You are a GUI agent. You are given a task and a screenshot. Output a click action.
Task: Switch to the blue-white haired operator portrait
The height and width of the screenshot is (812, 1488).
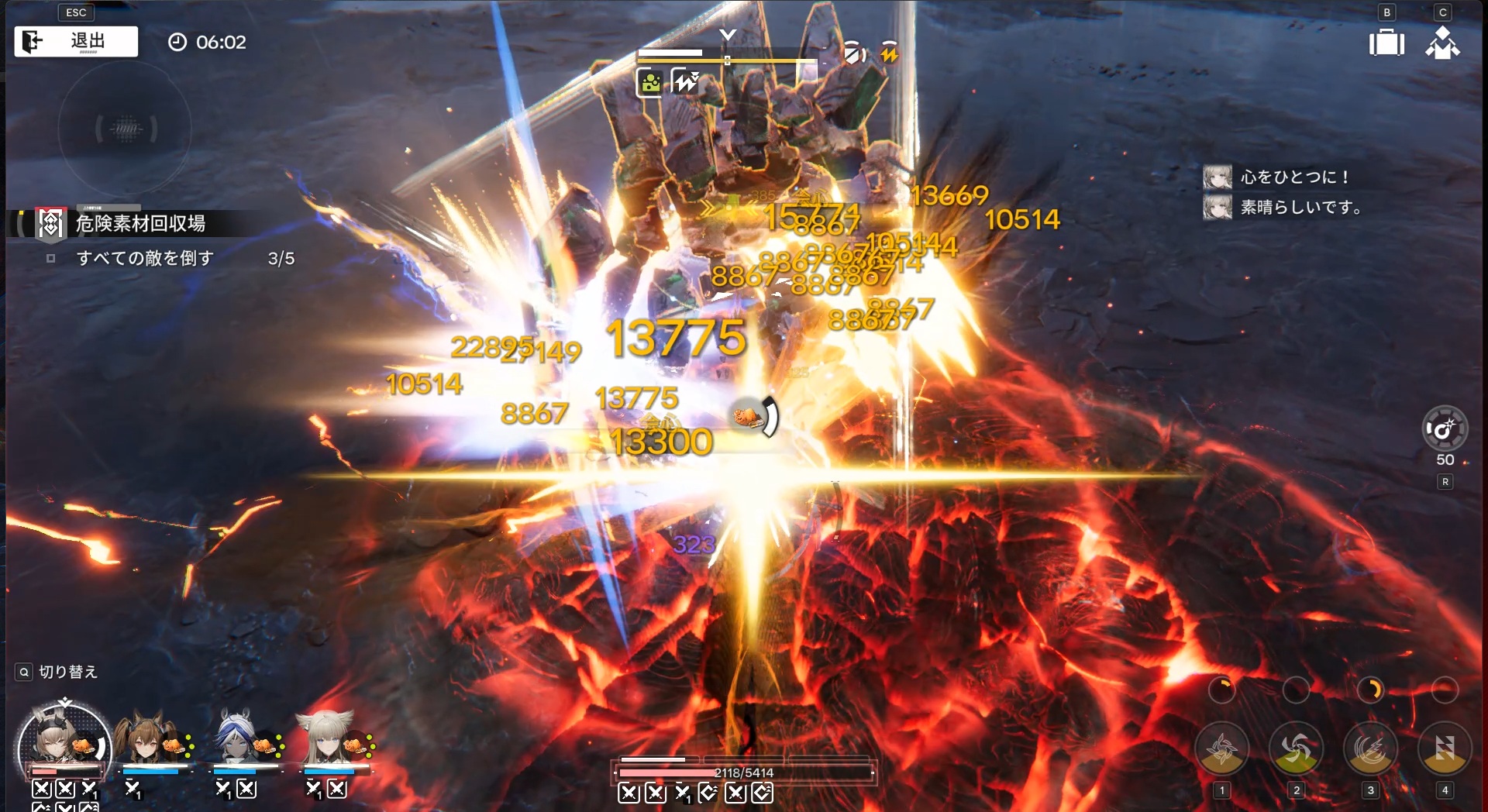click(x=236, y=739)
